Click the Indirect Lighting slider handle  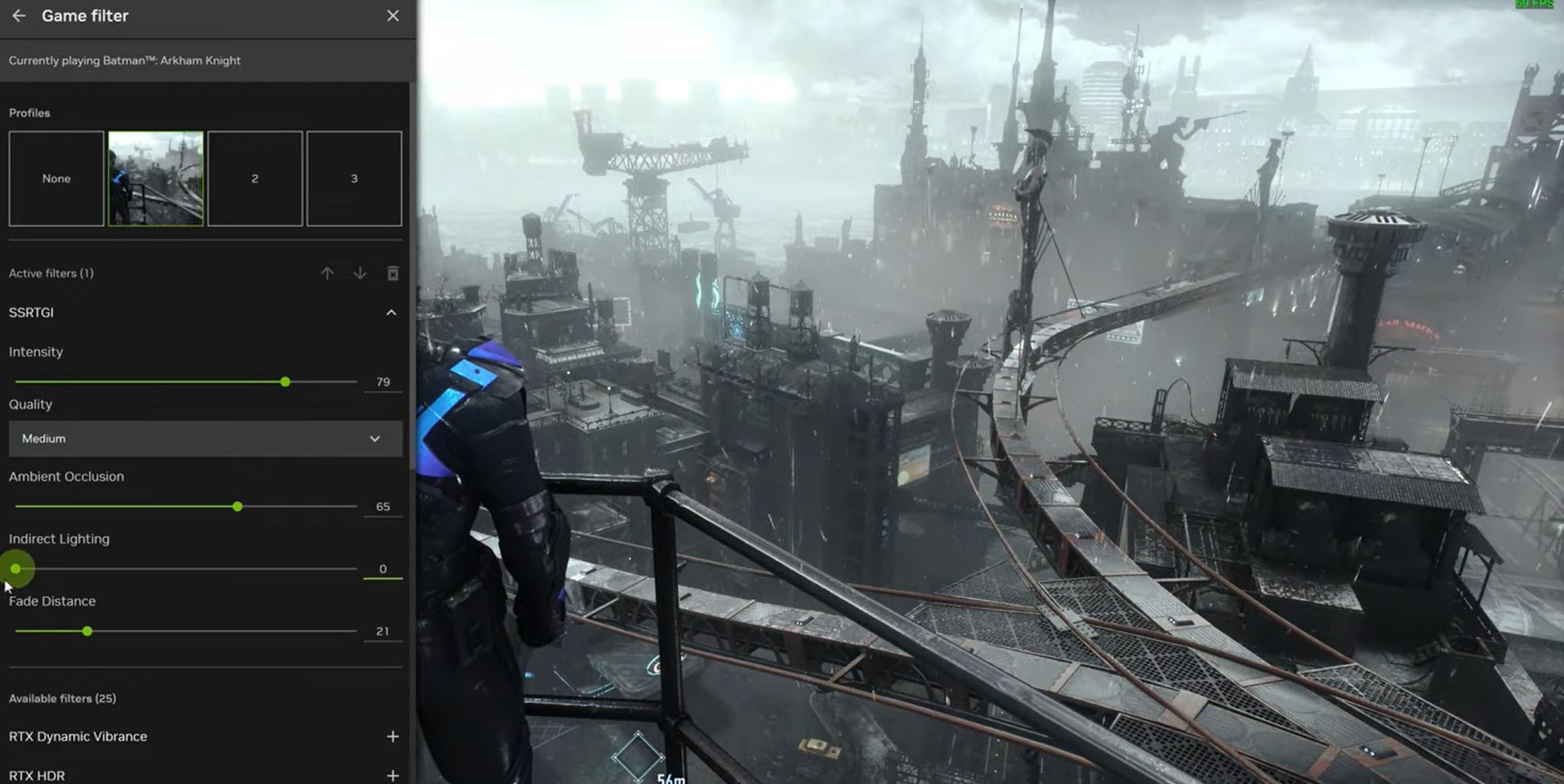[16, 568]
